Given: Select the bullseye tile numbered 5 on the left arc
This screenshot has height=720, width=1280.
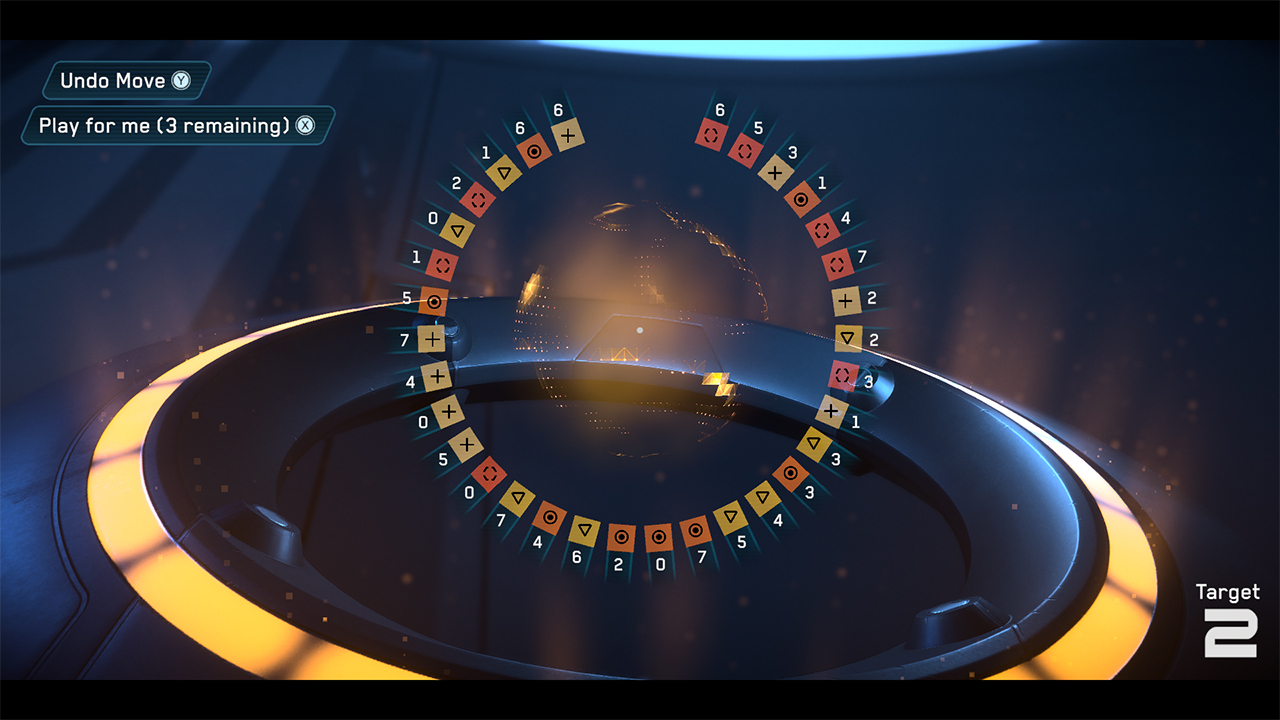Looking at the screenshot, I should [x=434, y=301].
